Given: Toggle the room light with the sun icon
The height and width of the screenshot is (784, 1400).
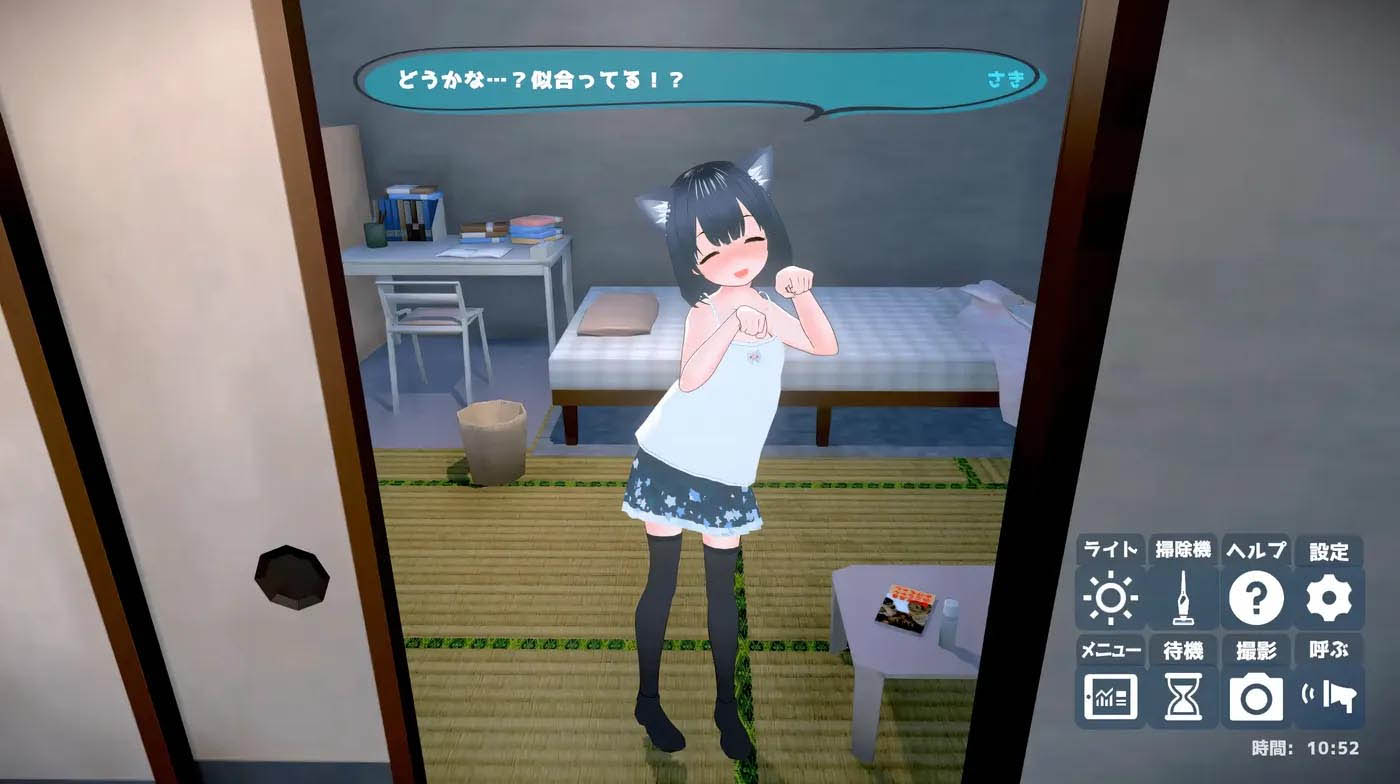Looking at the screenshot, I should [x=1110, y=596].
